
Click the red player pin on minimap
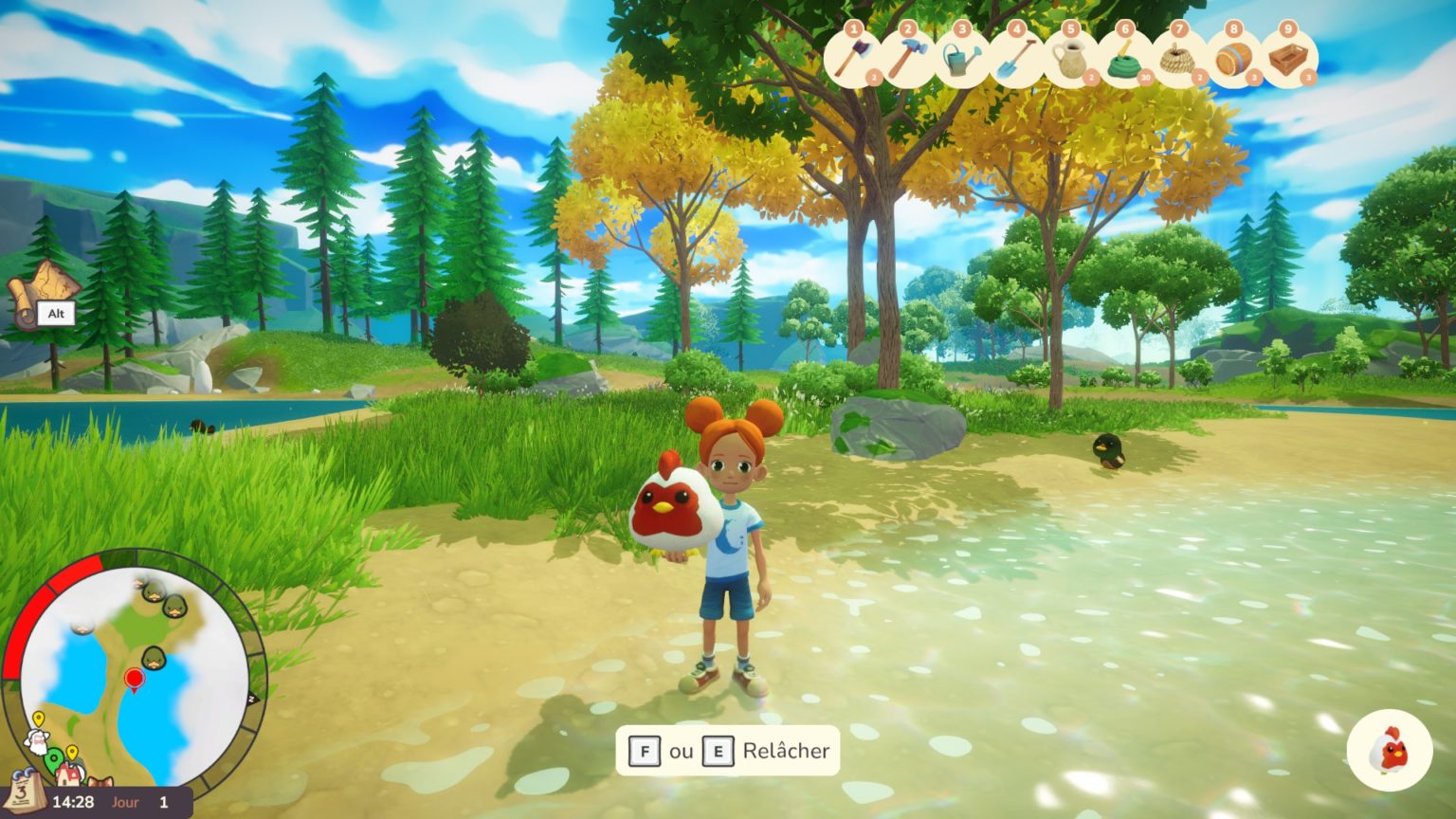click(134, 679)
